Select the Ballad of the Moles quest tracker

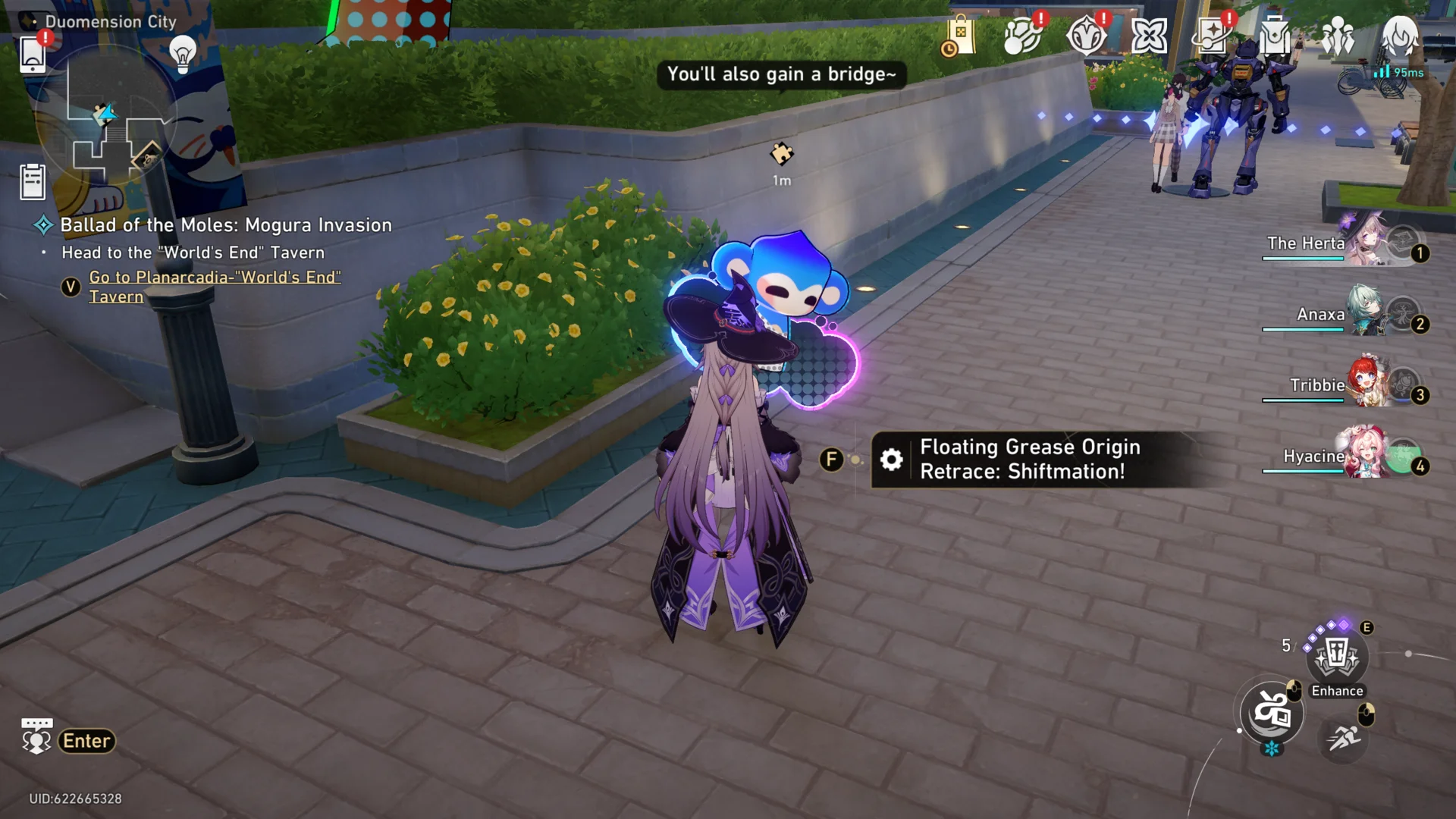click(x=226, y=225)
